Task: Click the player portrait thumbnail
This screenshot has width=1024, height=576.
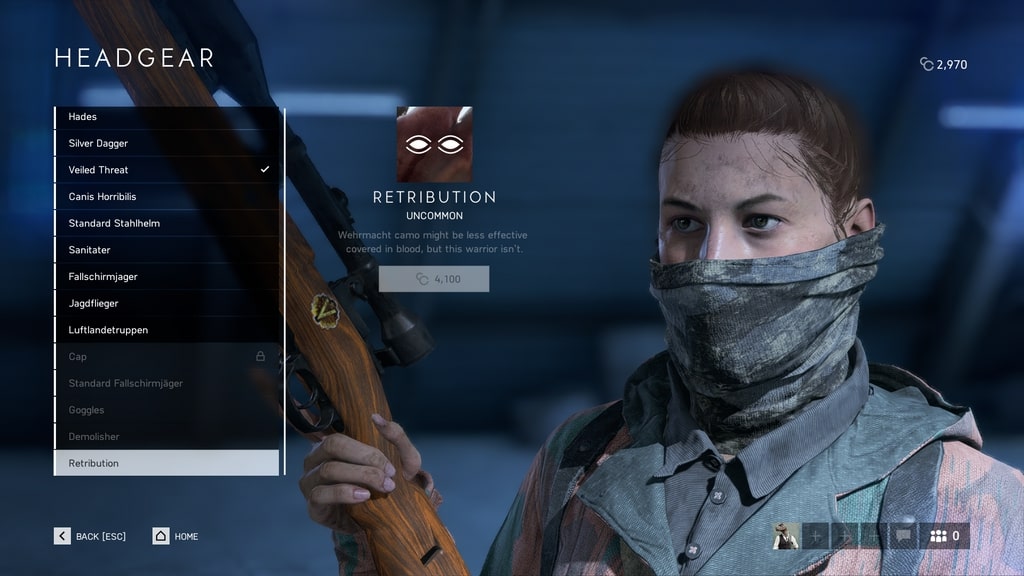Action: click(x=787, y=536)
